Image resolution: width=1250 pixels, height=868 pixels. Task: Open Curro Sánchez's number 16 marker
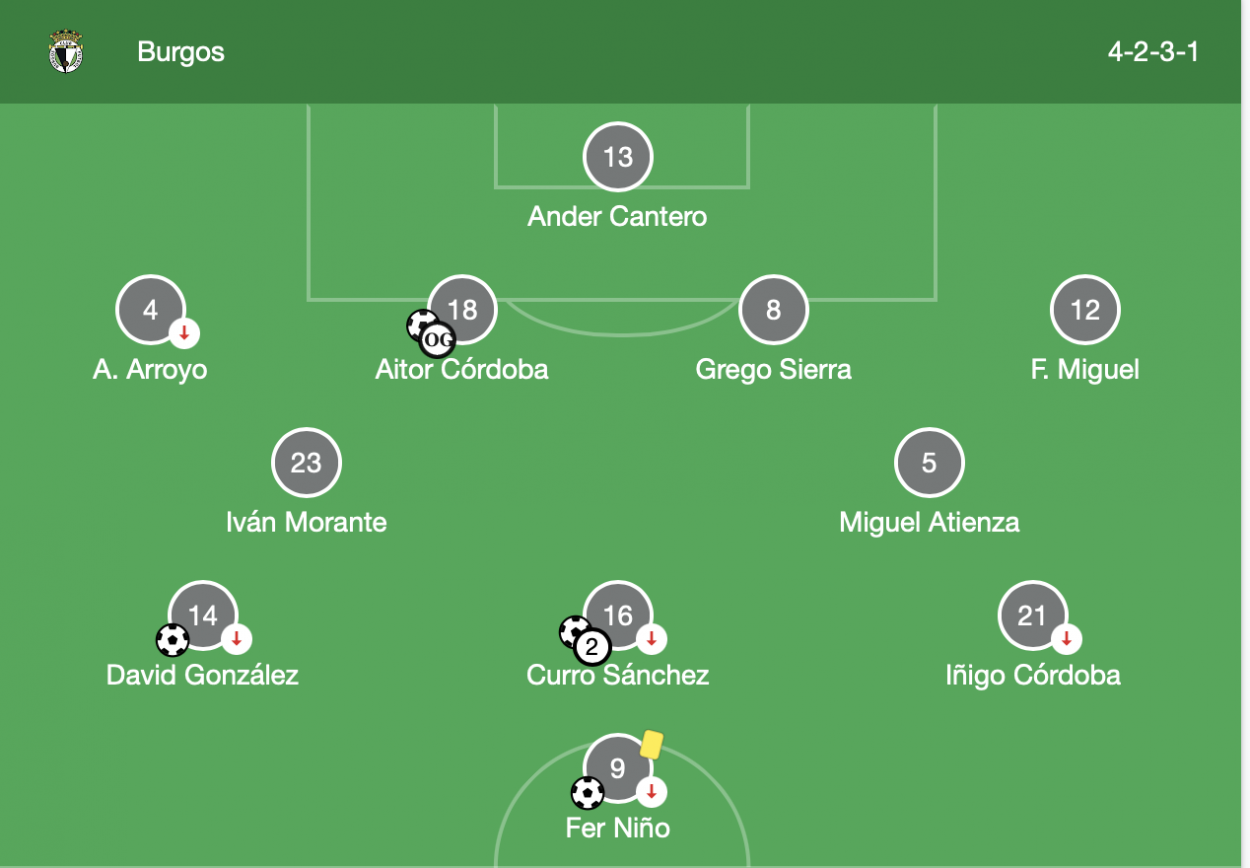tap(618, 615)
